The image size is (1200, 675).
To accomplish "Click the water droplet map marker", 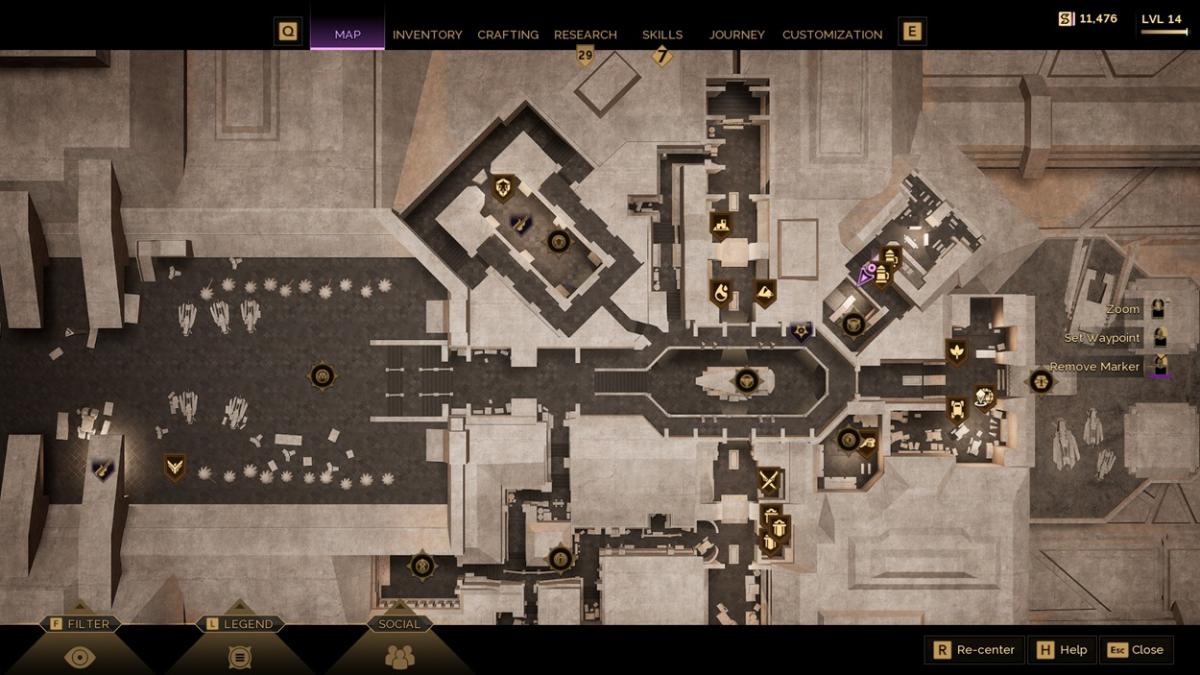I will (x=720, y=292).
